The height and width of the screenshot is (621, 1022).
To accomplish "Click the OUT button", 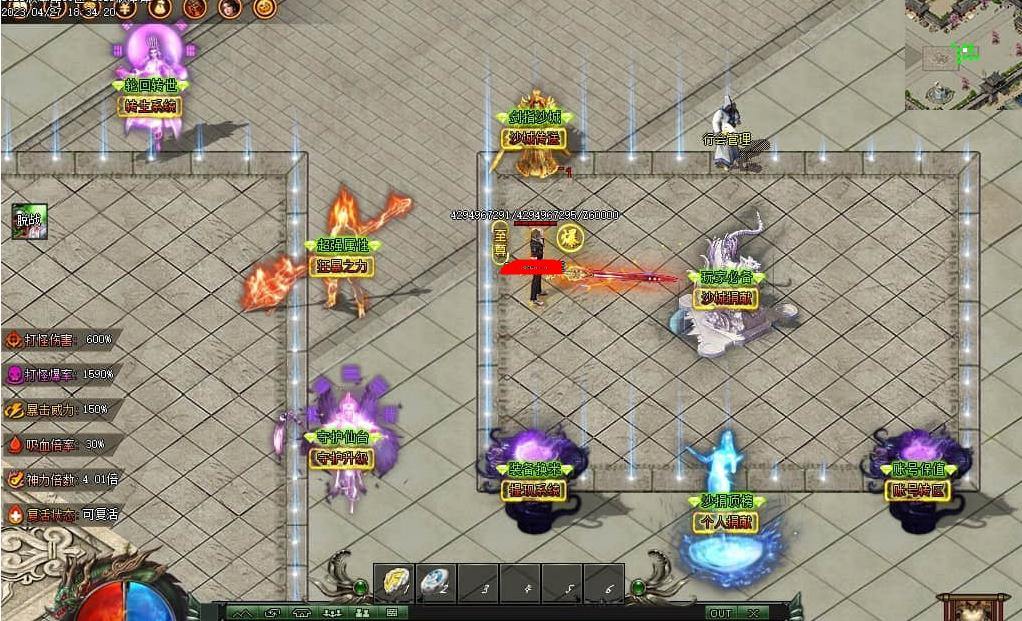I will coord(719,612).
